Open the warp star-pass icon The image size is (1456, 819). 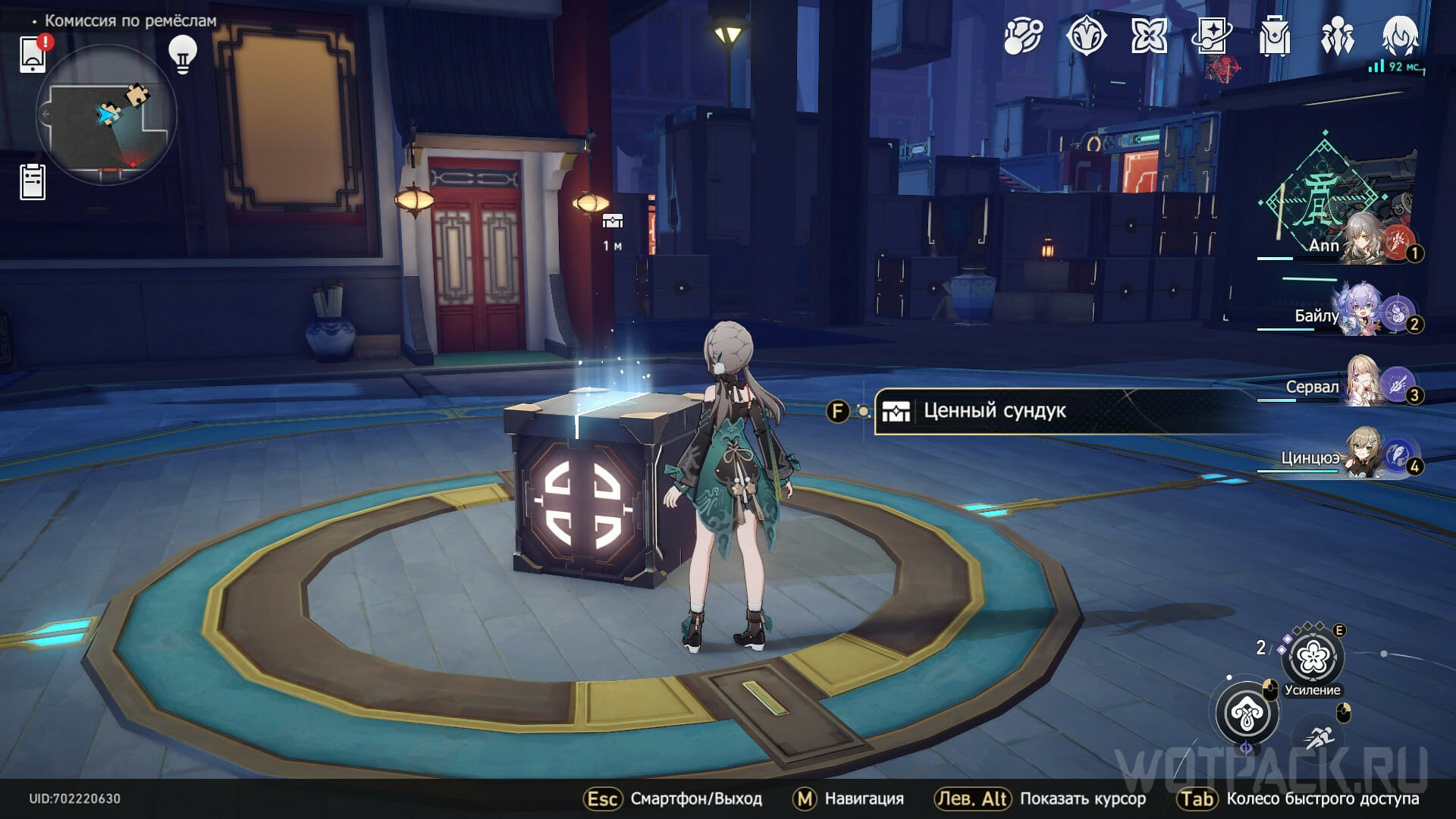click(x=1211, y=36)
